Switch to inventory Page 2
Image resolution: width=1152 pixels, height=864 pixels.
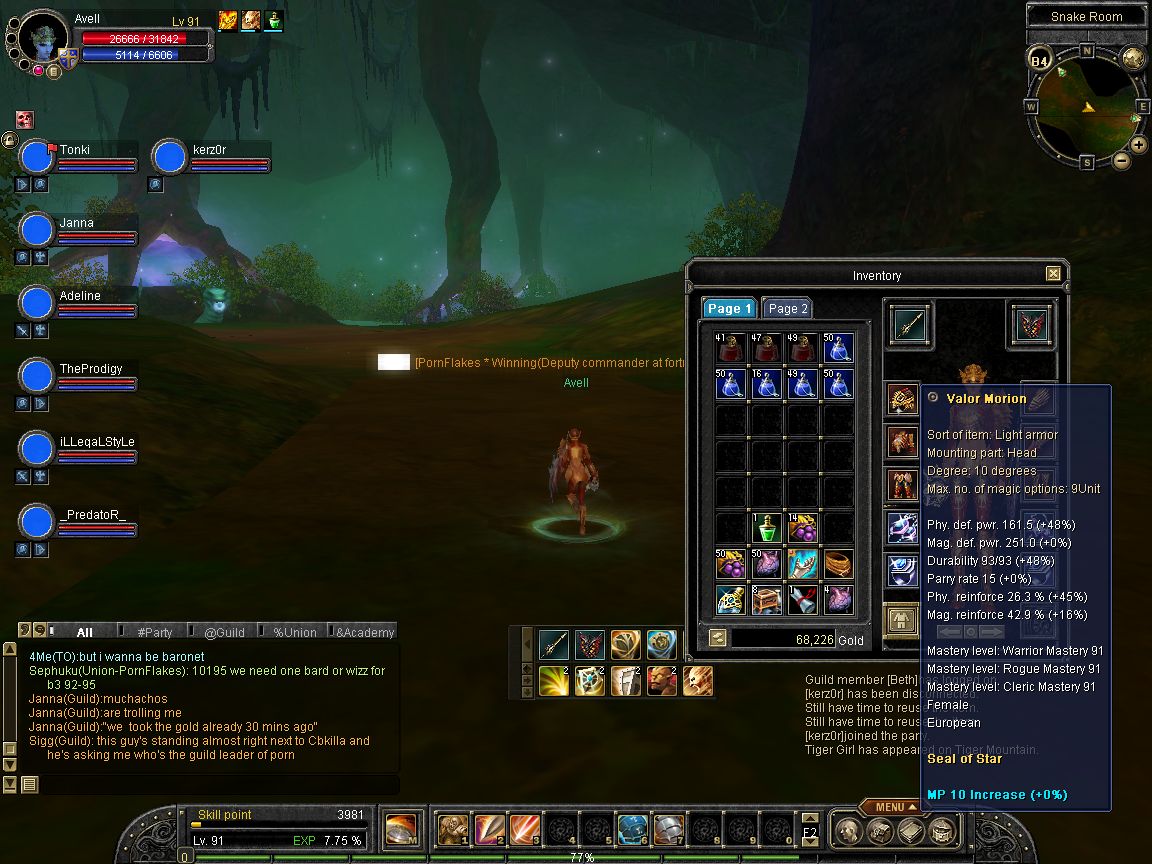coord(787,309)
